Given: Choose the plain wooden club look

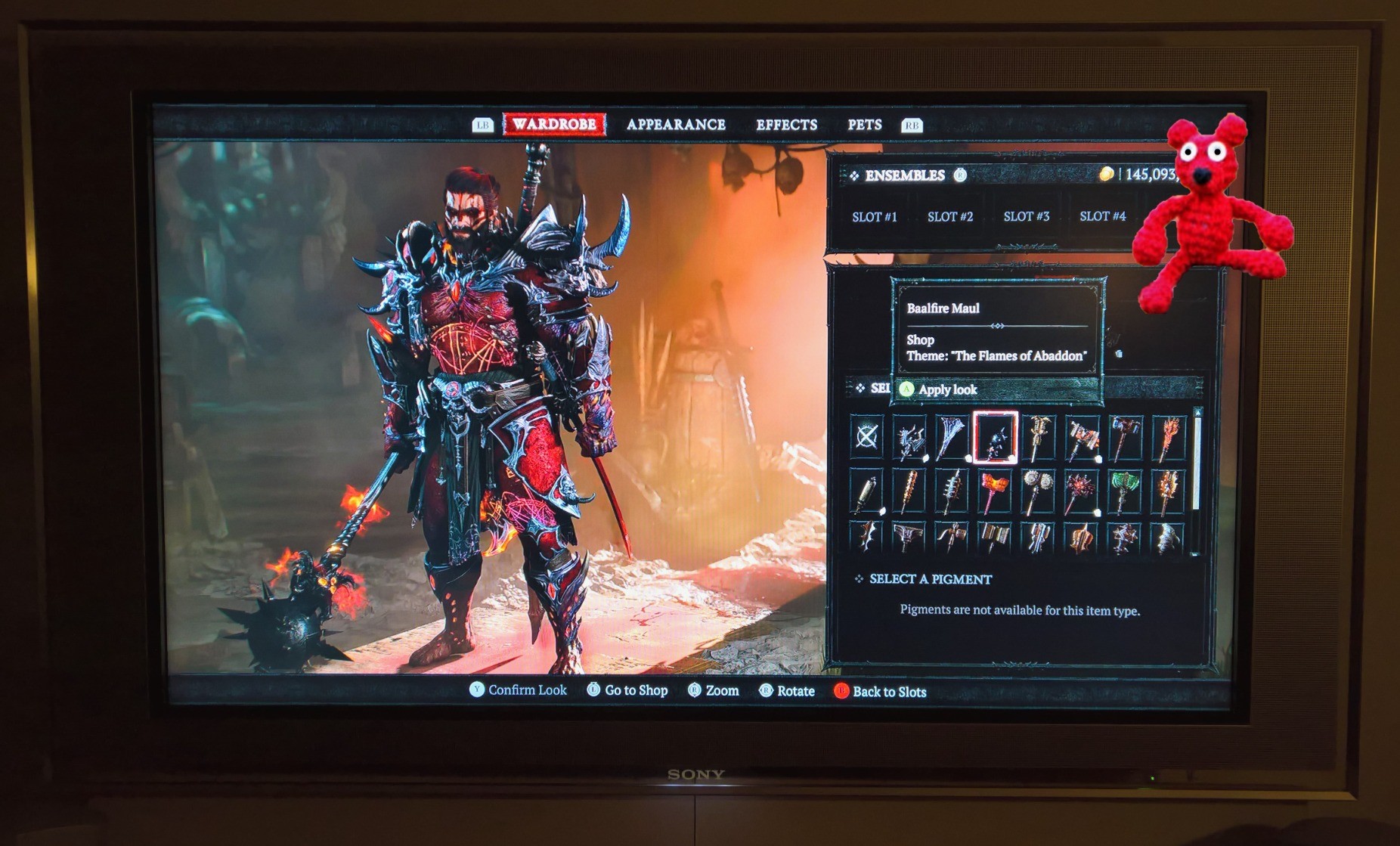Looking at the screenshot, I should pyautogui.click(x=867, y=491).
